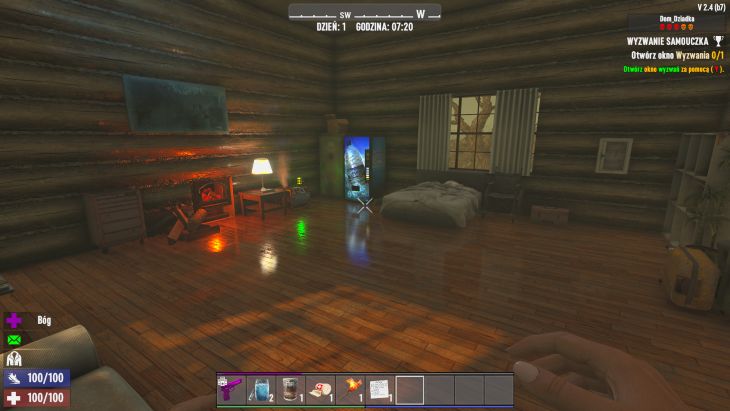The width and height of the screenshot is (730, 411).
Task: Choose the canned food hotbar slot
Action: (290, 389)
